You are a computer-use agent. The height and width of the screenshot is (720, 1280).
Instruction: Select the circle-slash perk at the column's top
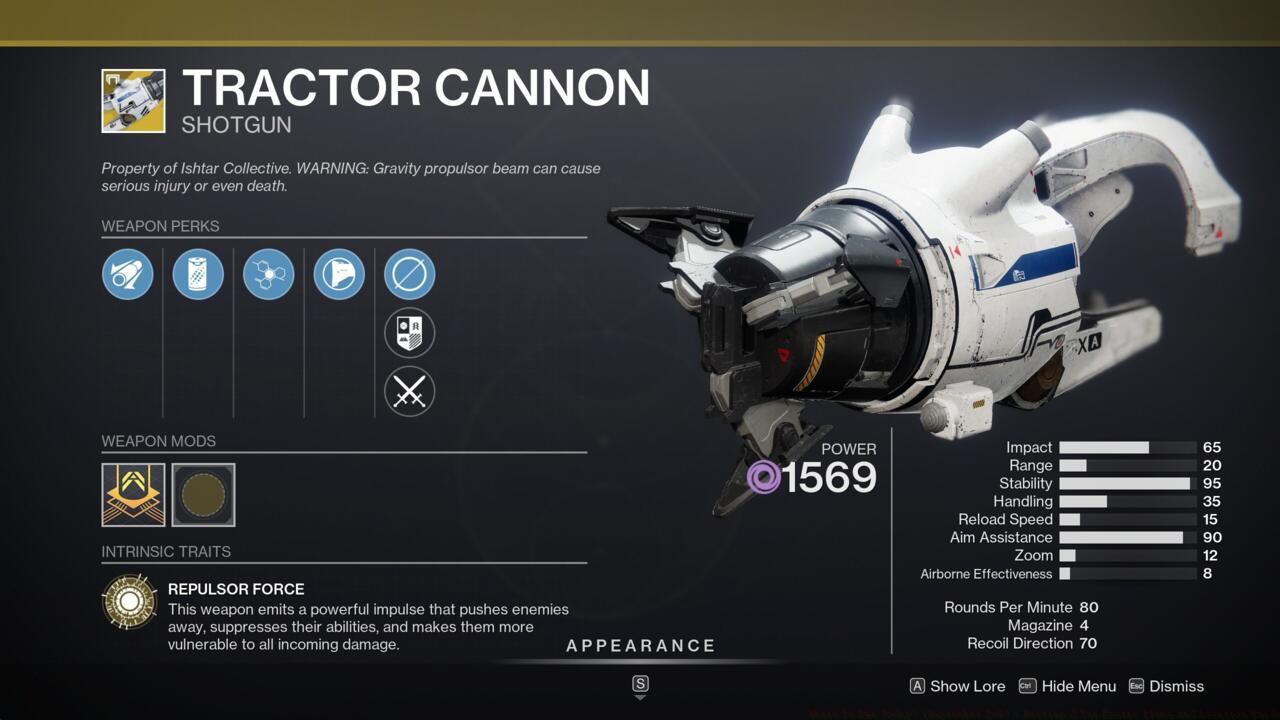tap(409, 274)
